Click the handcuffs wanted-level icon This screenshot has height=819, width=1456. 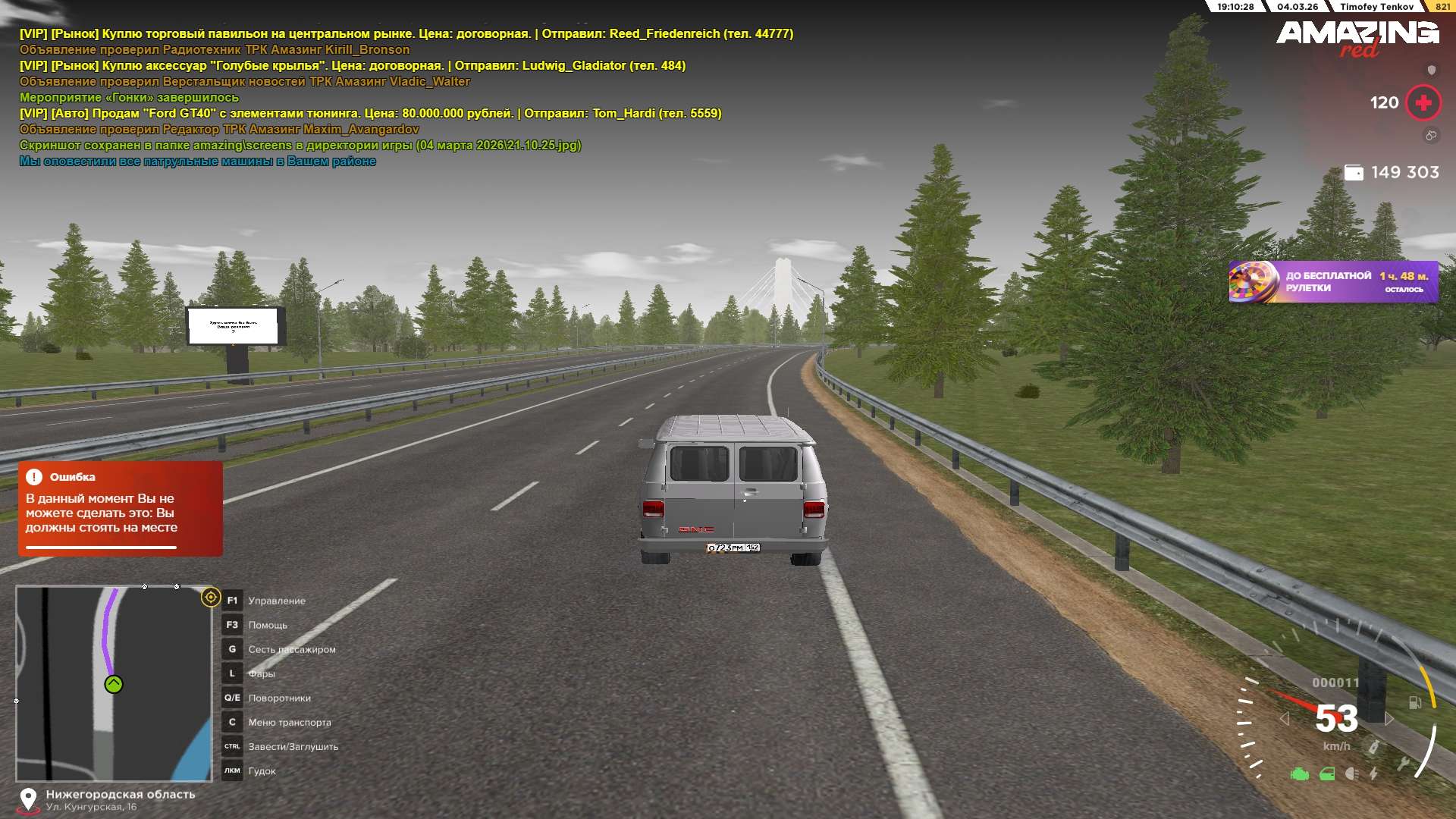1431,136
